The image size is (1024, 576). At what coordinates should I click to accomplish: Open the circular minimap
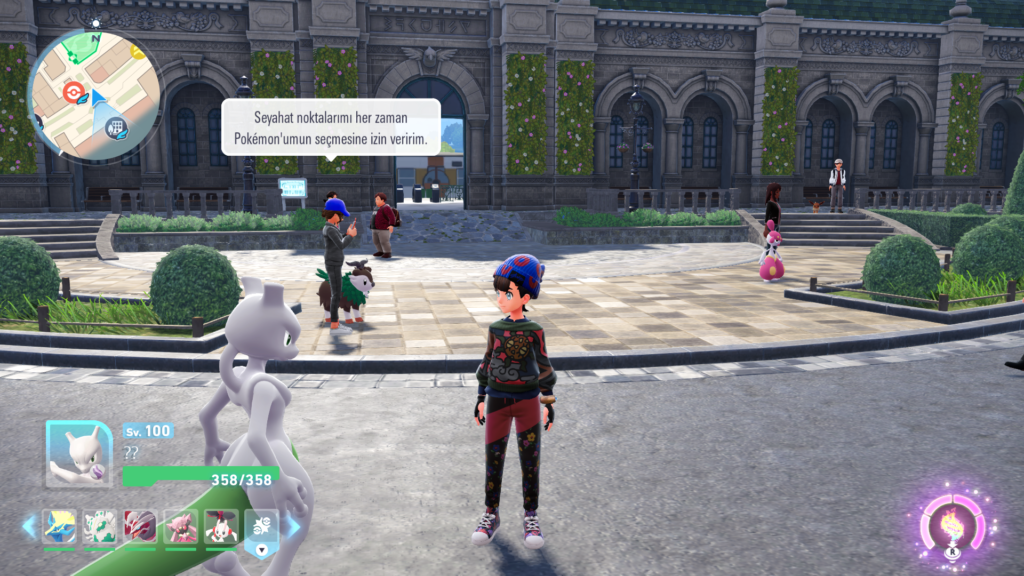tap(94, 95)
